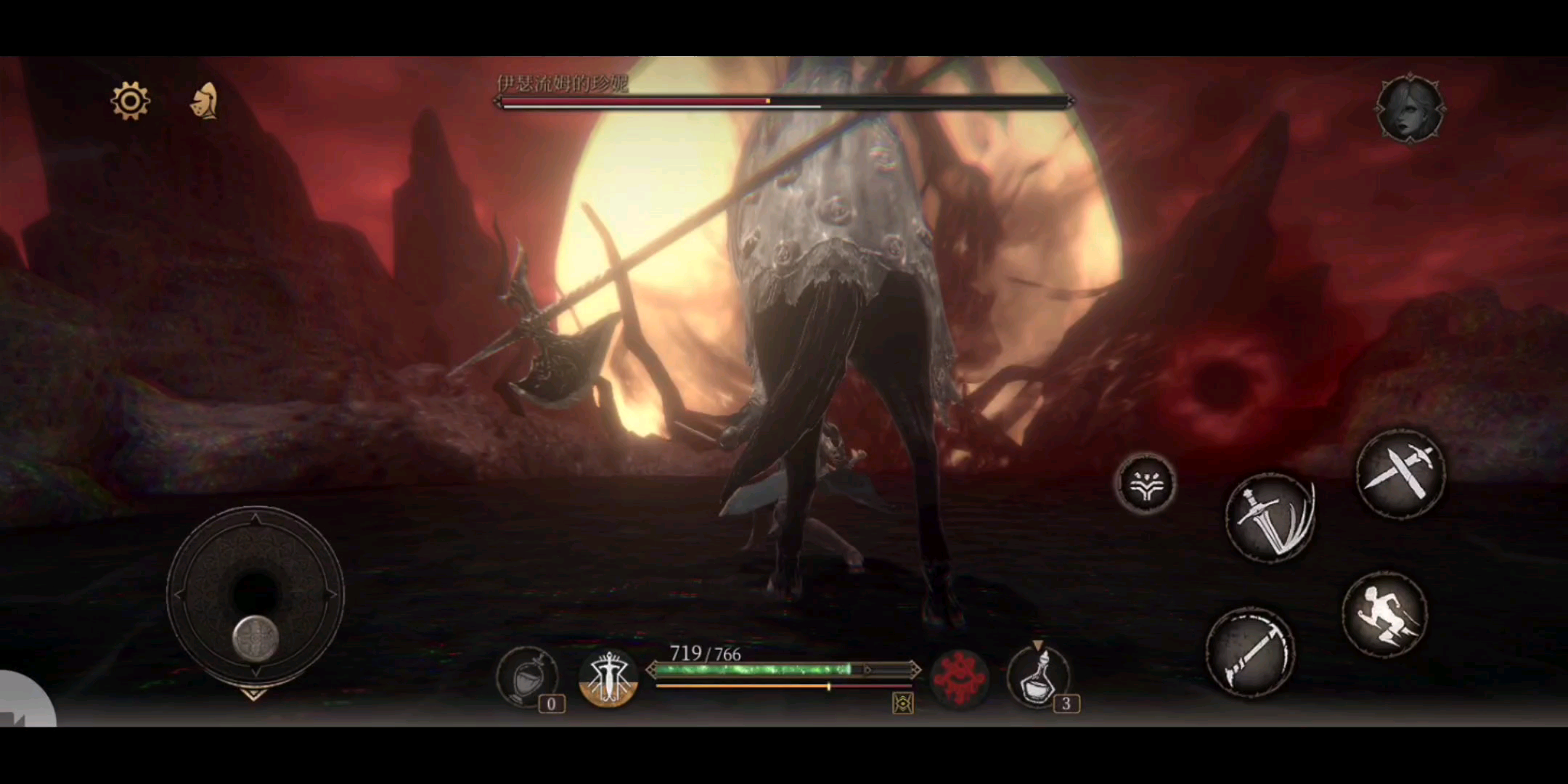This screenshot has width=1568, height=784.
Task: Tap the red blood emblem icon
Action: pos(960,677)
